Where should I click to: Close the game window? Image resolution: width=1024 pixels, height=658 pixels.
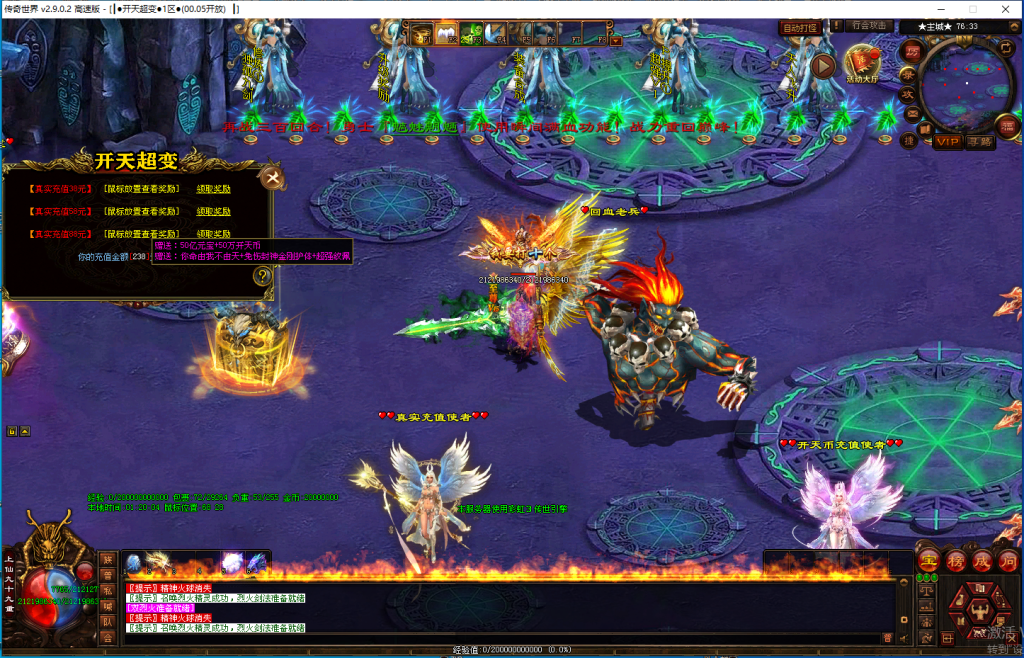coord(1003,9)
